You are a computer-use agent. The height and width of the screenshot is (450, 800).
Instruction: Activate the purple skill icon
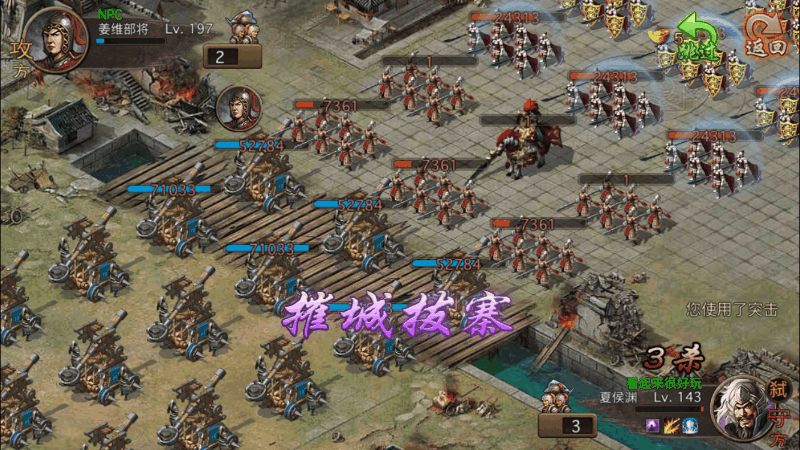point(654,426)
